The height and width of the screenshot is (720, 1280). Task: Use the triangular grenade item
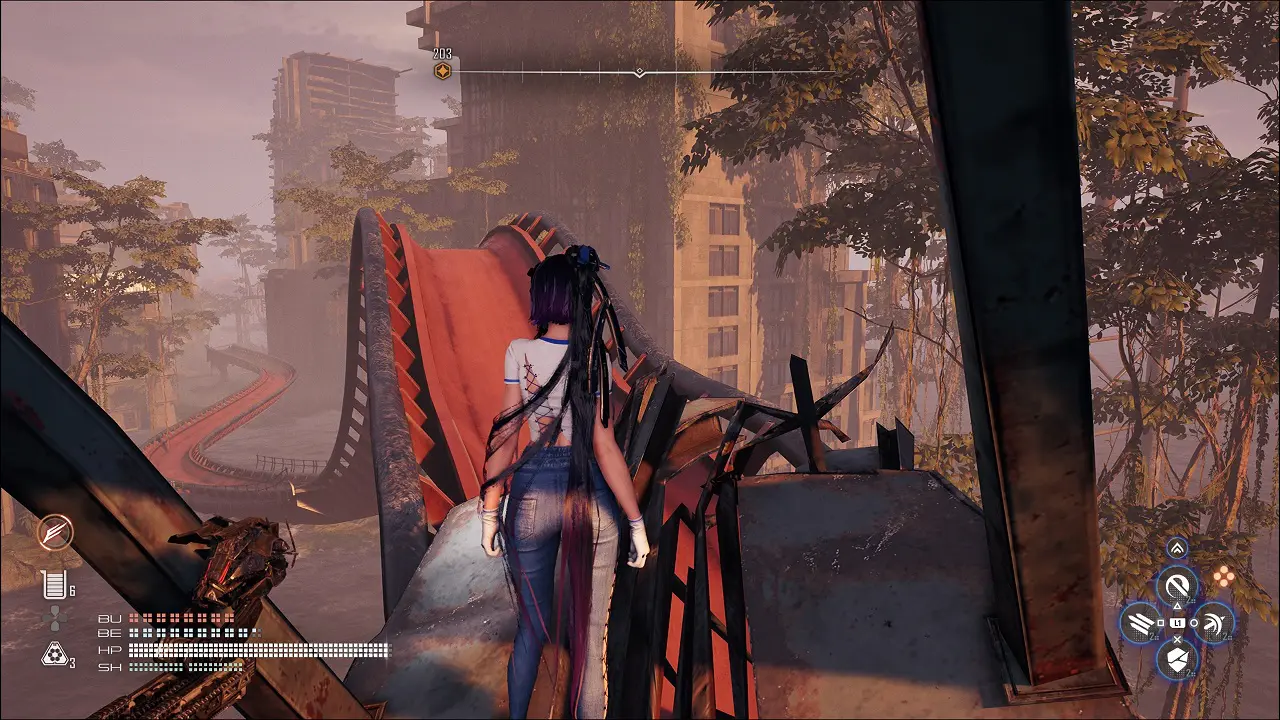[x=54, y=655]
